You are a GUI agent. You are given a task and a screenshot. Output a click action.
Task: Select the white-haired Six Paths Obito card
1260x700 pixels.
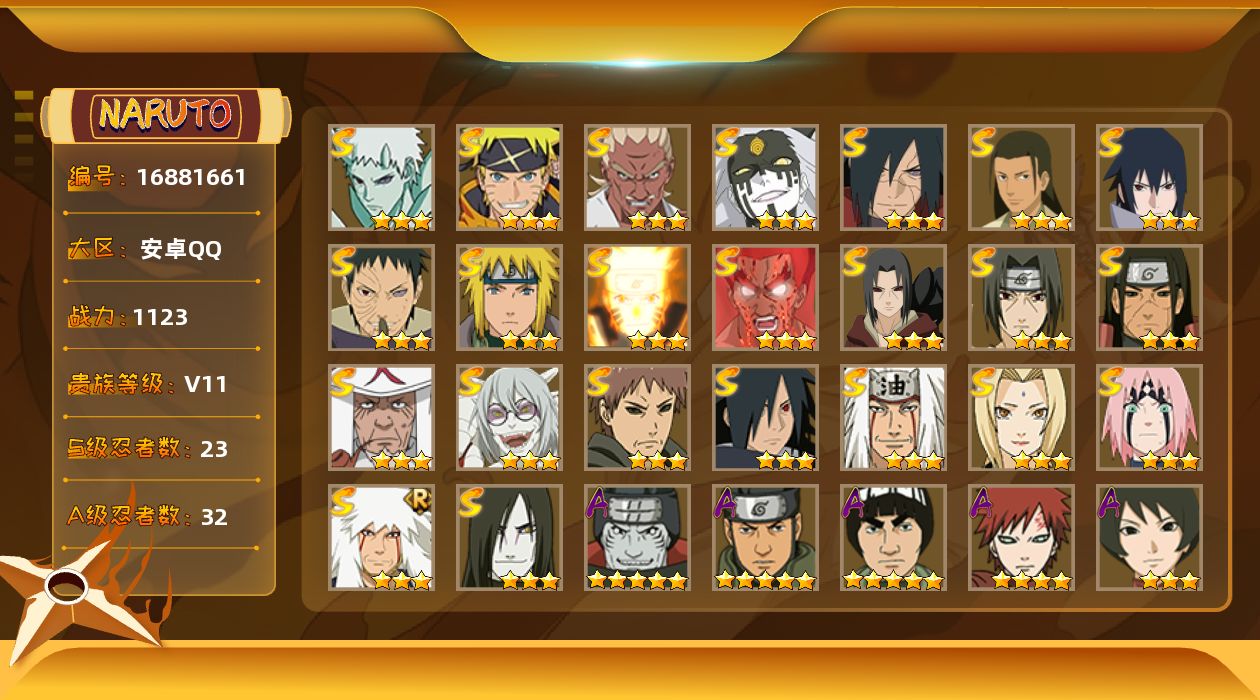[382, 177]
